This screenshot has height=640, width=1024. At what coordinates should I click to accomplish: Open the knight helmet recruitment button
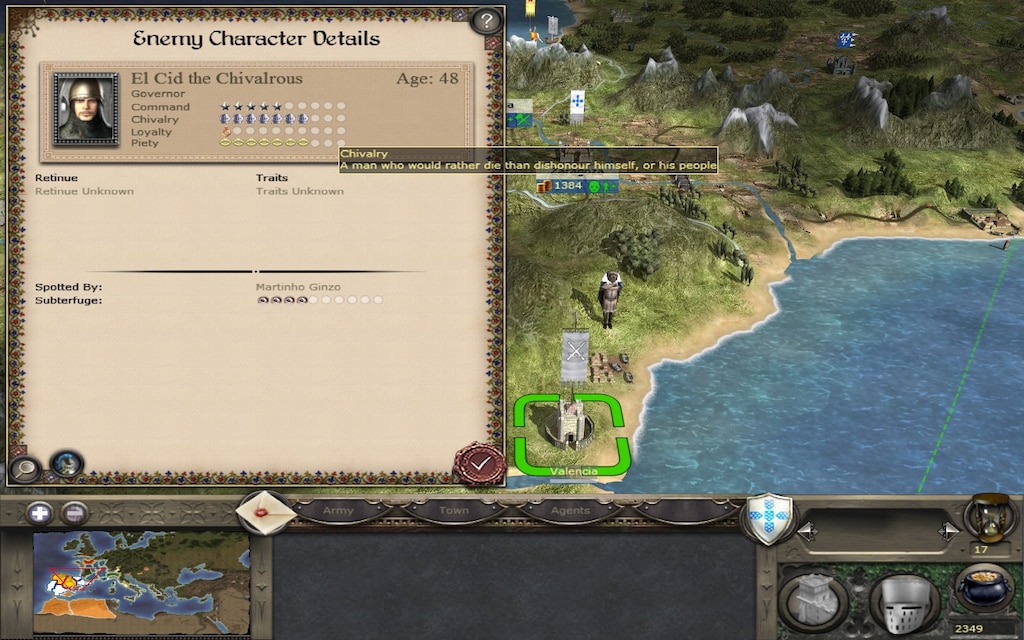[903, 602]
